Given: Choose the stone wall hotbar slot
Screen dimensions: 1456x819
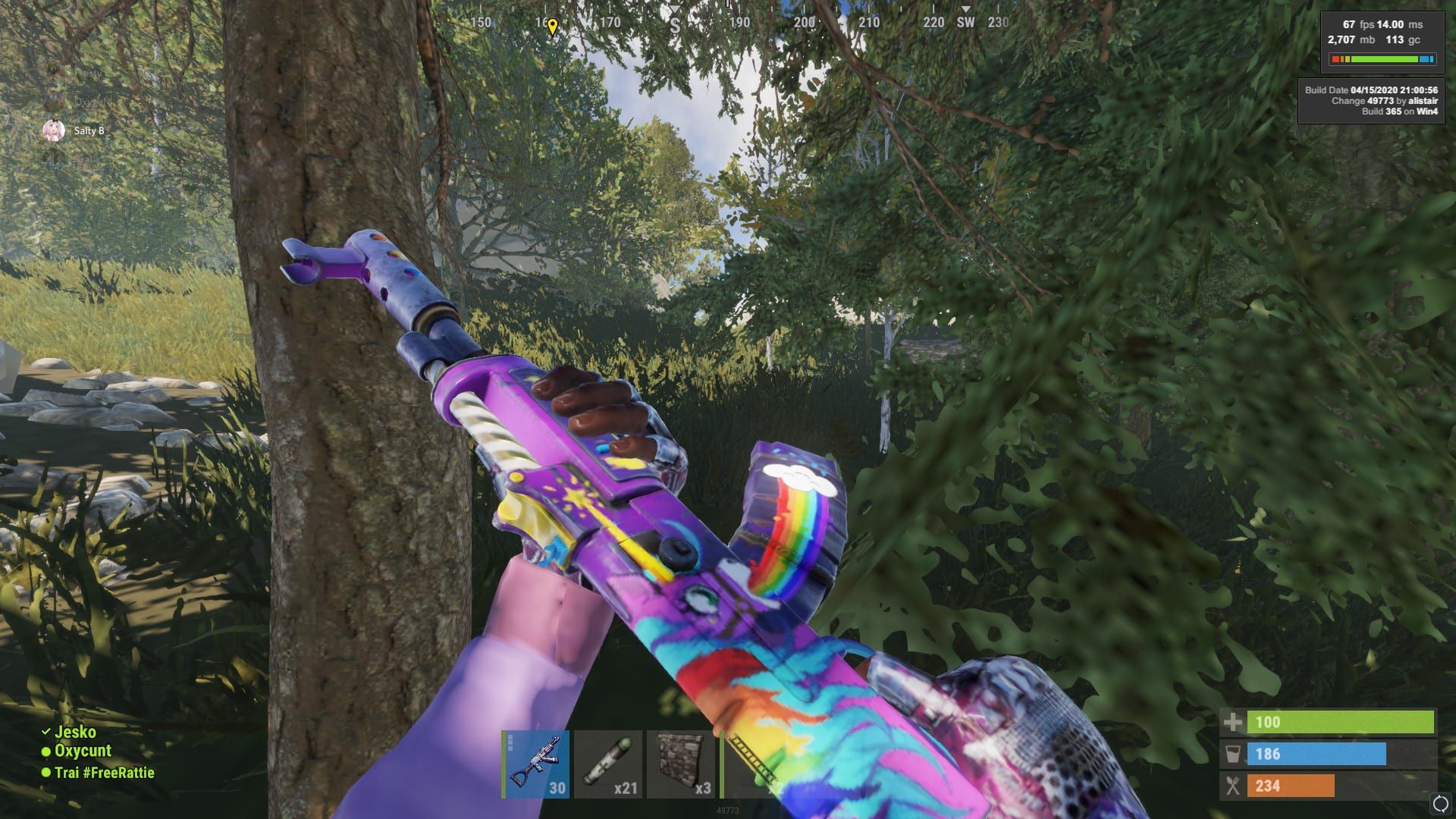Looking at the screenshot, I should (681, 764).
